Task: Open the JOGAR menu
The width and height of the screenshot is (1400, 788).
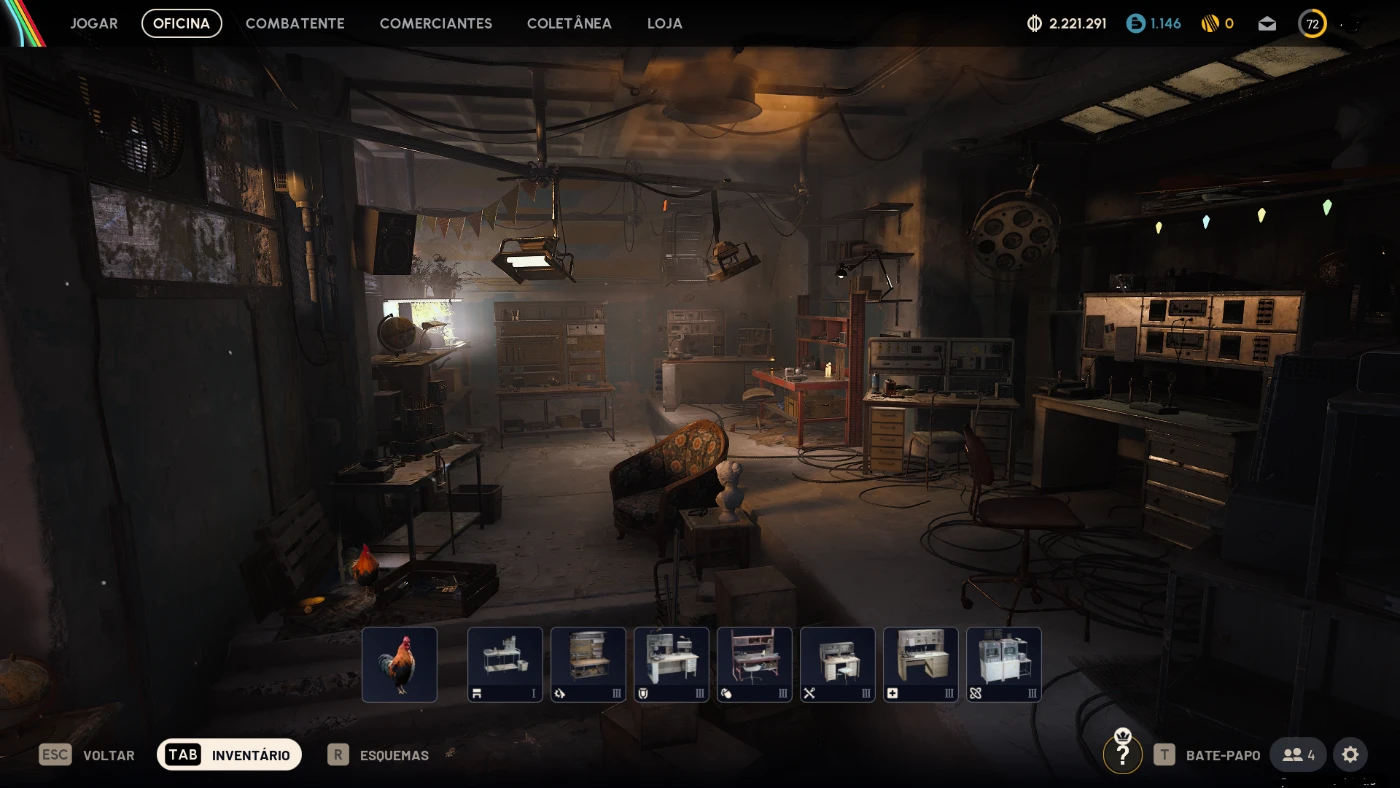Action: 94,23
